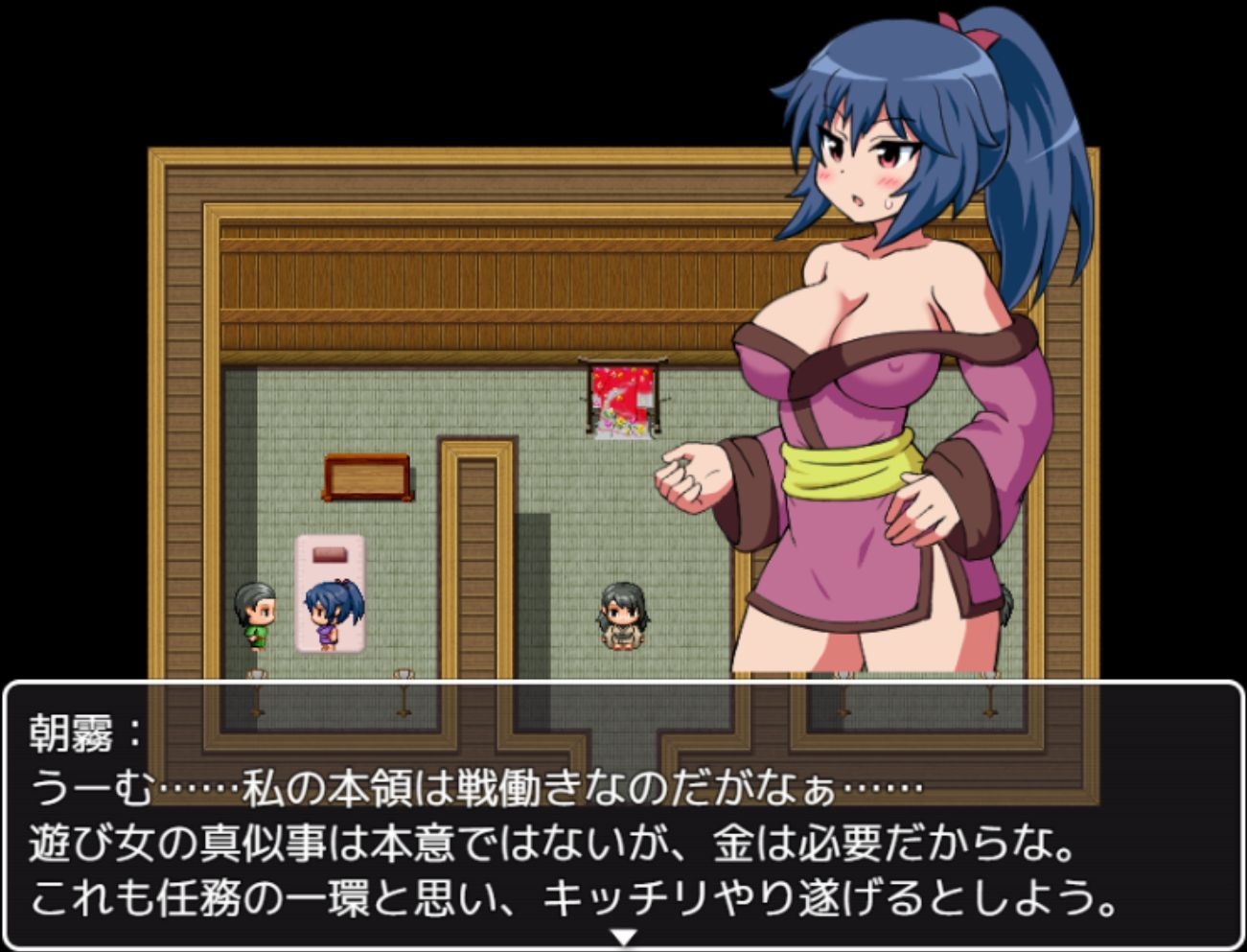Click the blue-haired girl sprite on the futon
Viewport: 1247px width, 952px height.
pos(331,609)
